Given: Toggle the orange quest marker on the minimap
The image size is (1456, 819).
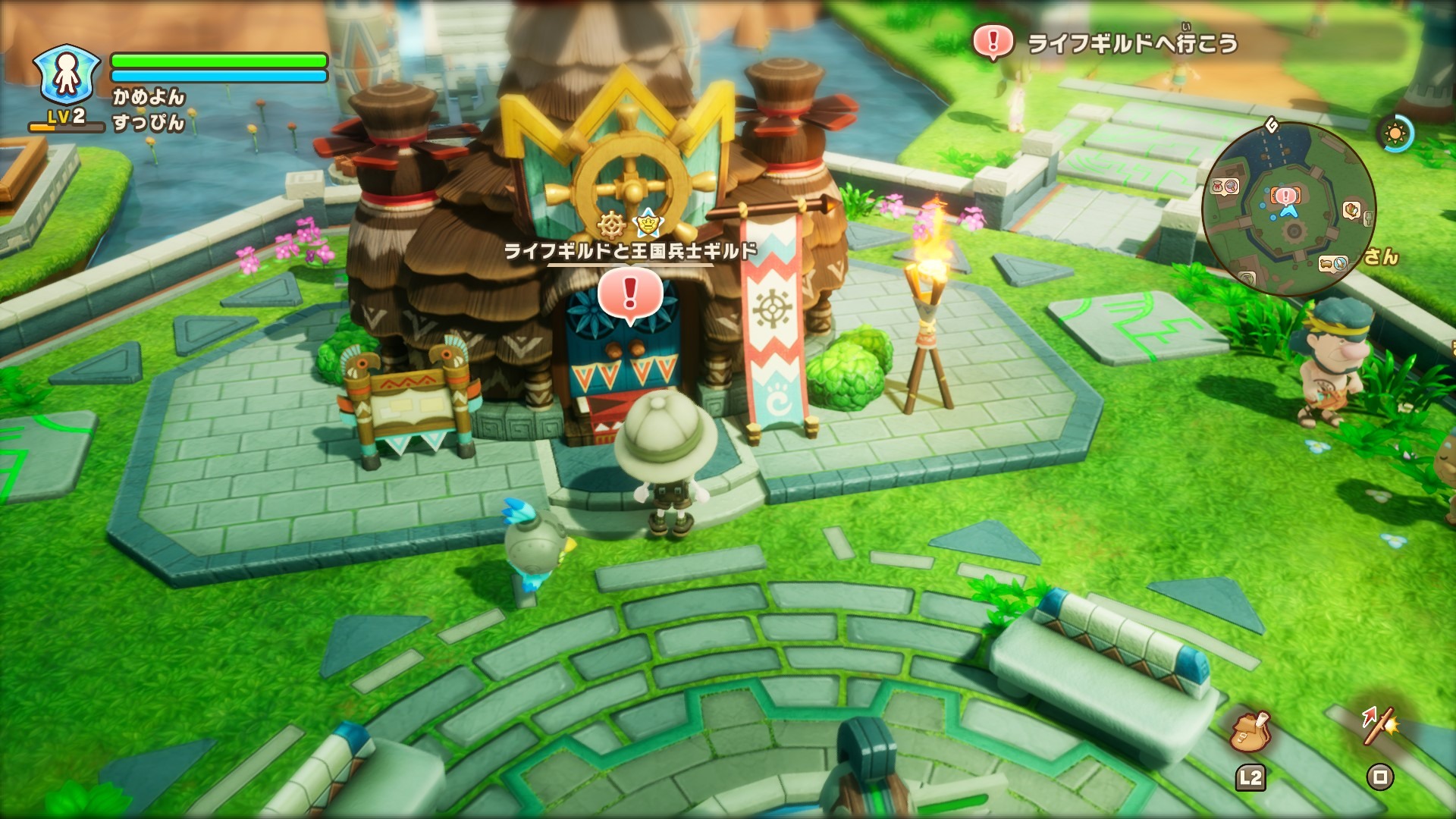Looking at the screenshot, I should [1285, 196].
